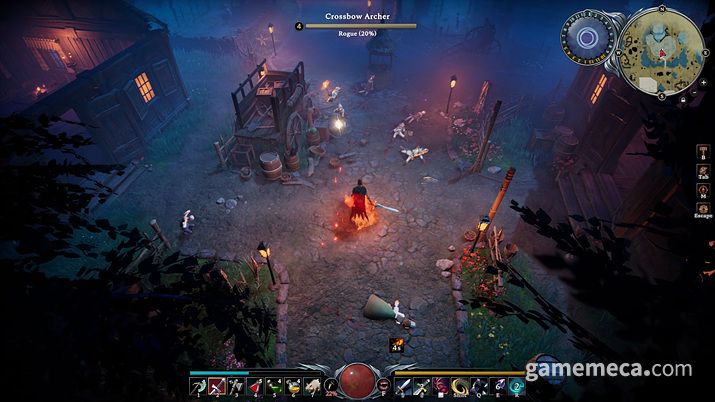Open the Escape menu icon
The height and width of the screenshot is (402, 715).
(702, 208)
